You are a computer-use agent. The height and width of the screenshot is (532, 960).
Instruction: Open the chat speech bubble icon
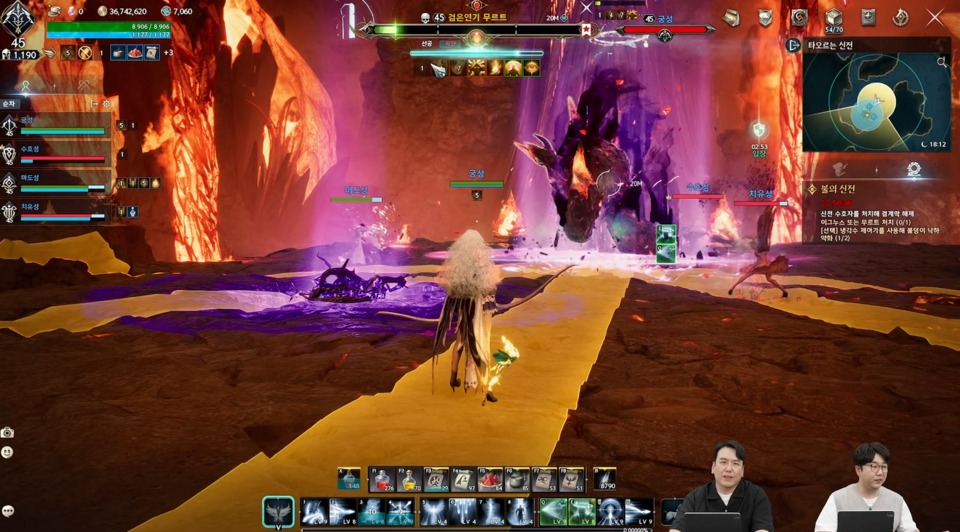coord(8,511)
